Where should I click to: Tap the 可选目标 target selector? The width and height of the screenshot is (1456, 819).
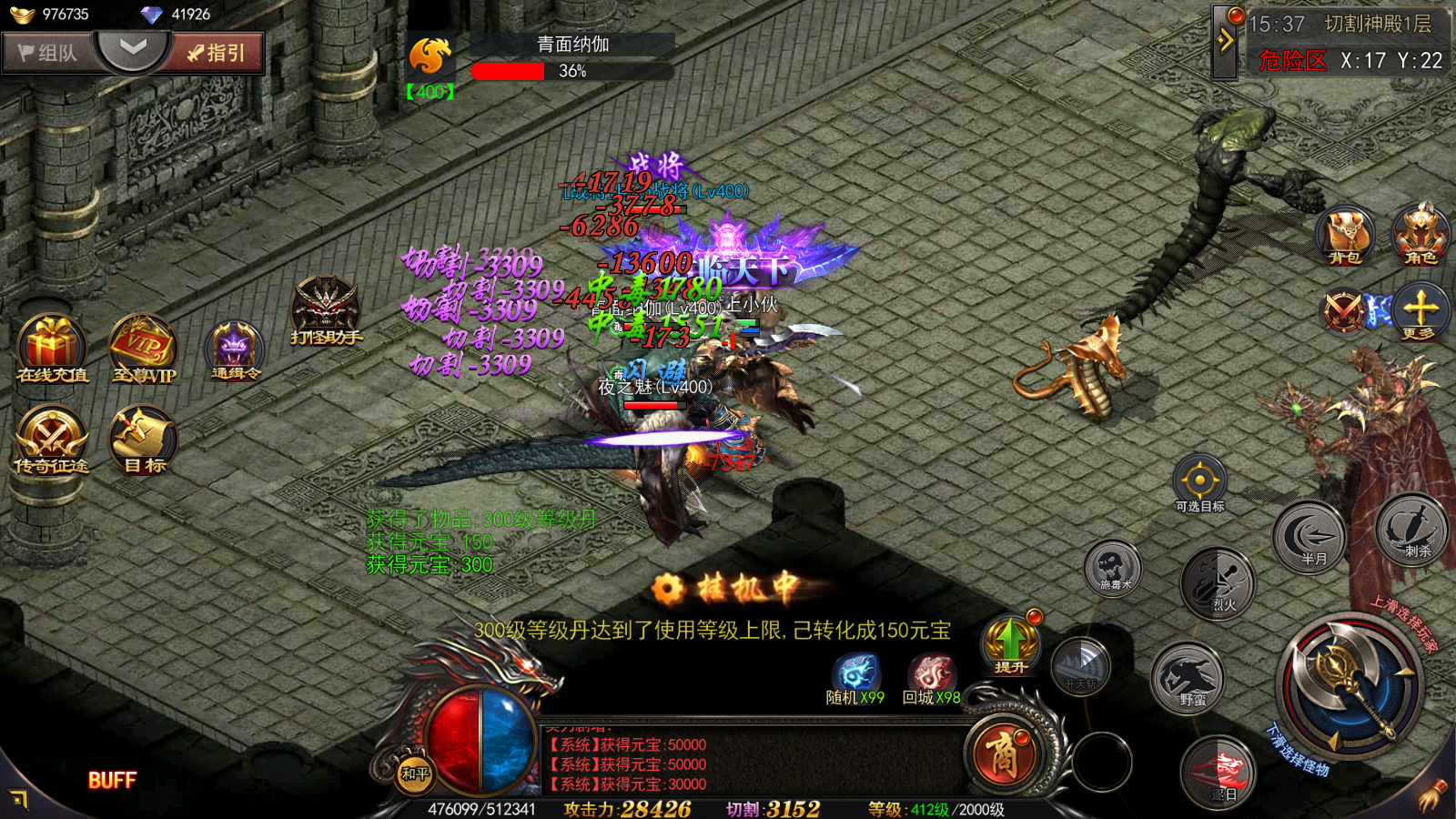(1199, 482)
